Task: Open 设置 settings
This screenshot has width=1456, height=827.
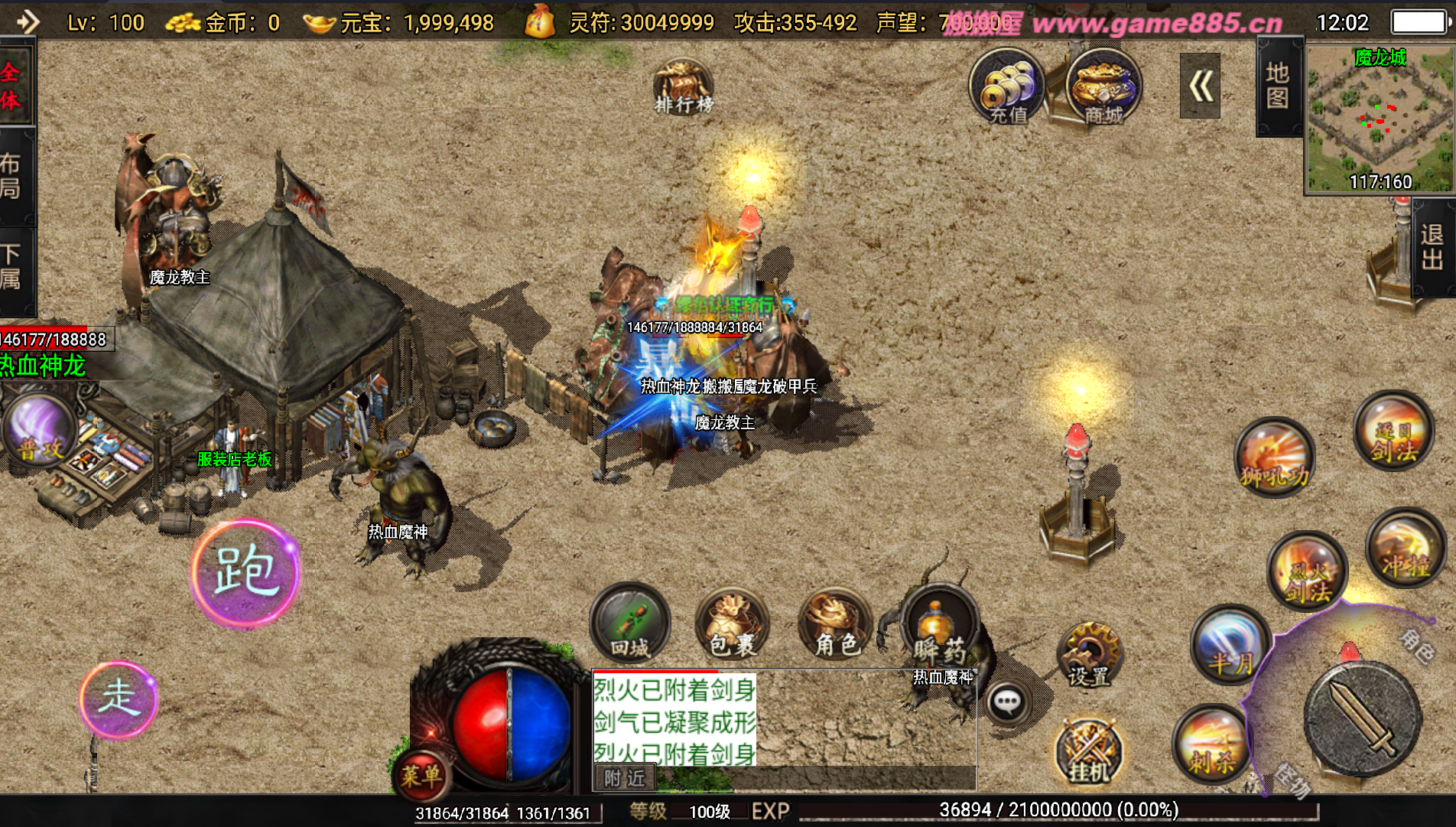Action: click(x=1089, y=655)
